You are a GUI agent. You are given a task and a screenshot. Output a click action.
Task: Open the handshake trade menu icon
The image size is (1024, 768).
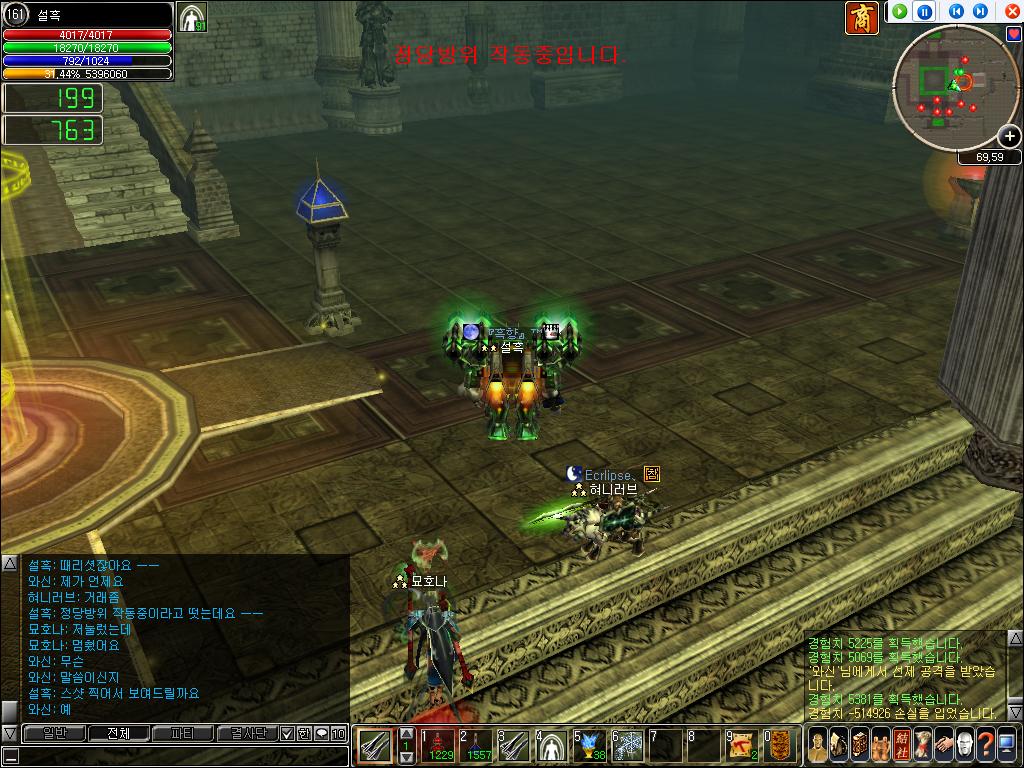(943, 744)
